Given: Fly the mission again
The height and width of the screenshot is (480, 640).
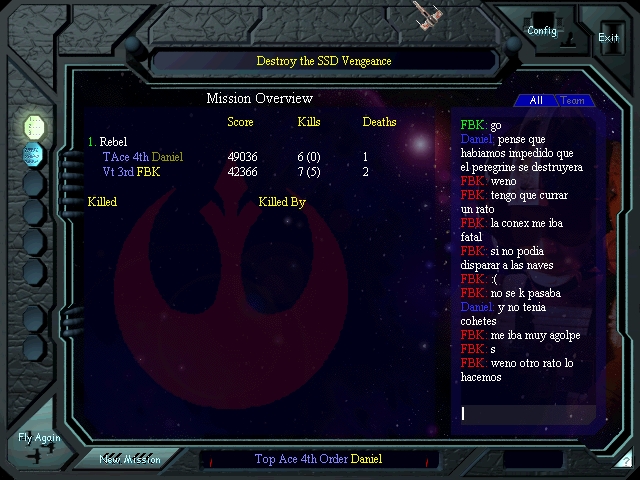Looking at the screenshot, I should tap(39, 444).
